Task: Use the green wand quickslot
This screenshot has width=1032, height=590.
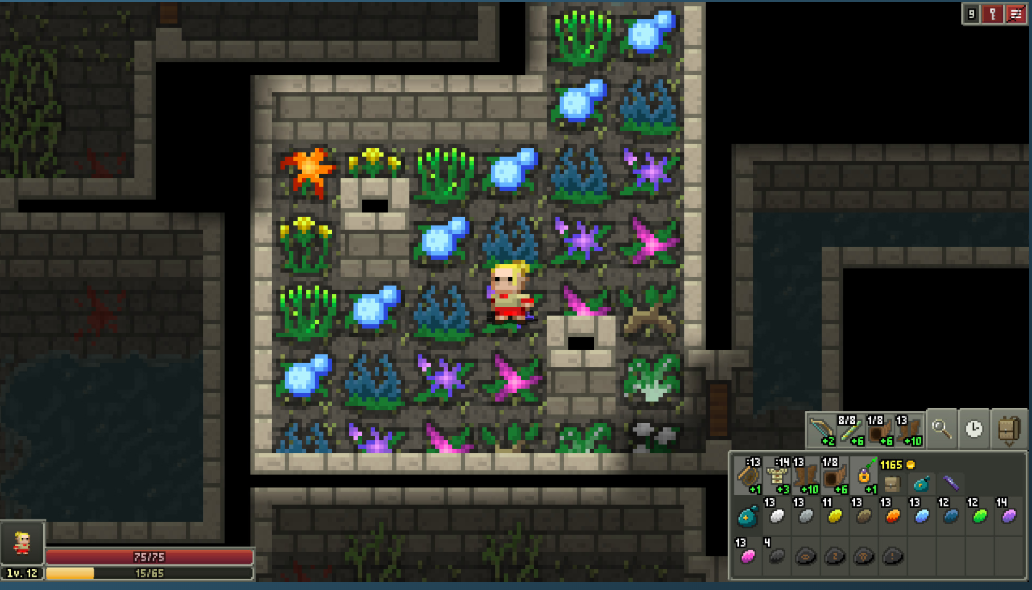Action: point(850,431)
